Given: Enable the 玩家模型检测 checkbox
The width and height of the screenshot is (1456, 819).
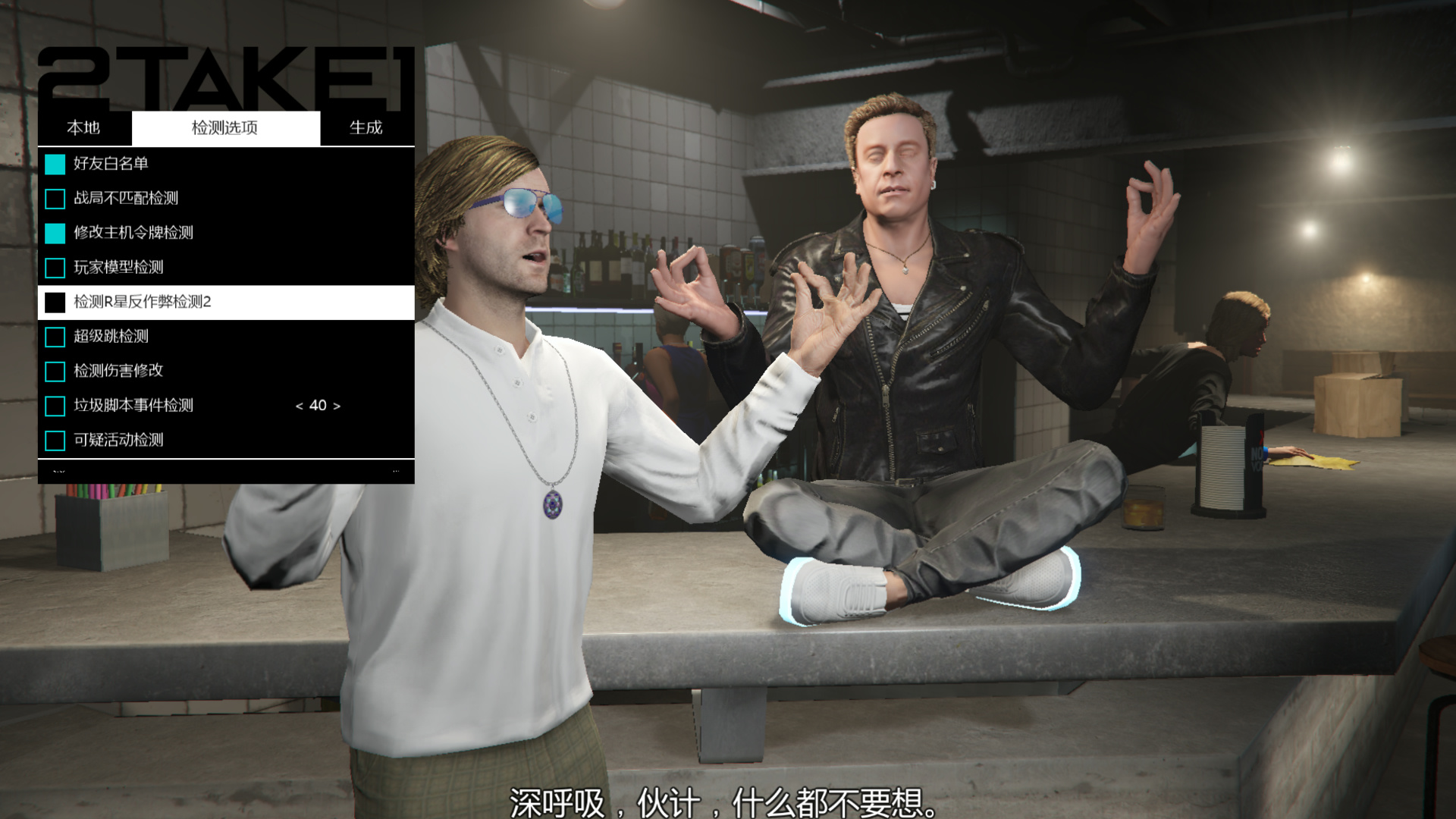Looking at the screenshot, I should pos(55,268).
